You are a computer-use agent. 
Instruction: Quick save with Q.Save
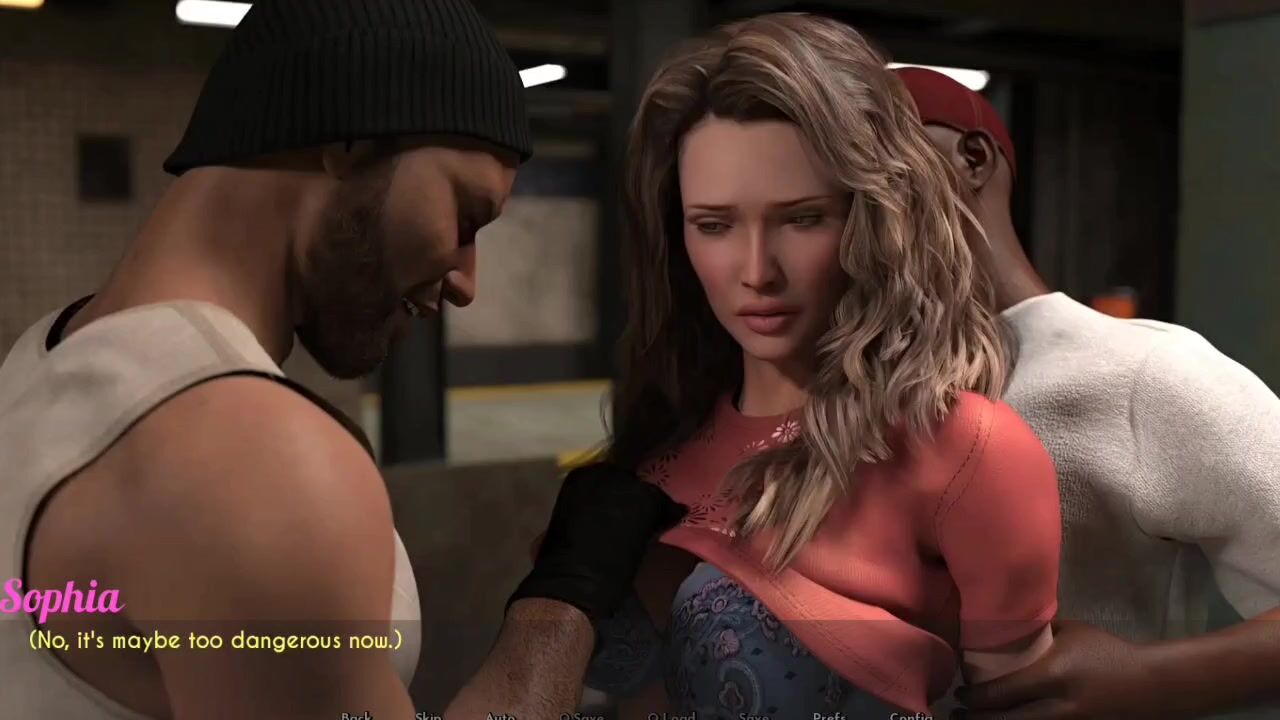pyautogui.click(x=581, y=715)
